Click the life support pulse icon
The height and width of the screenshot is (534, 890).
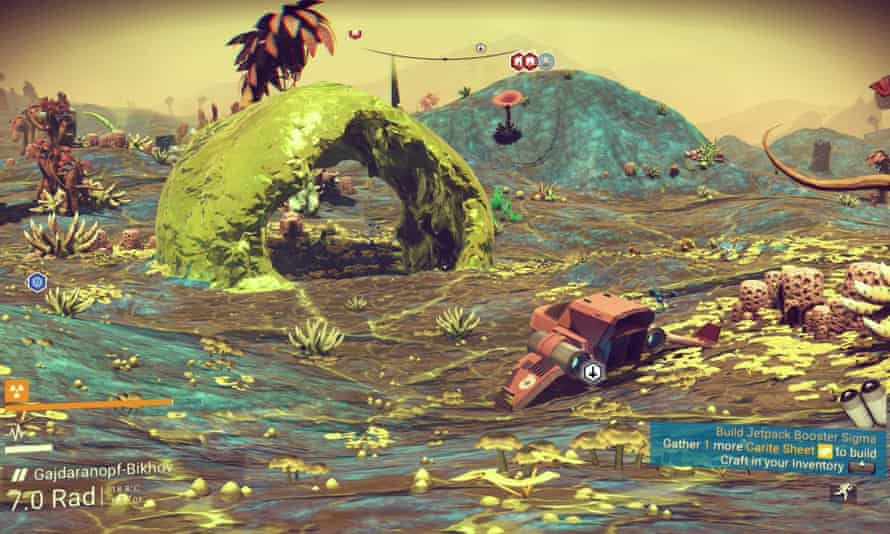coord(17,432)
